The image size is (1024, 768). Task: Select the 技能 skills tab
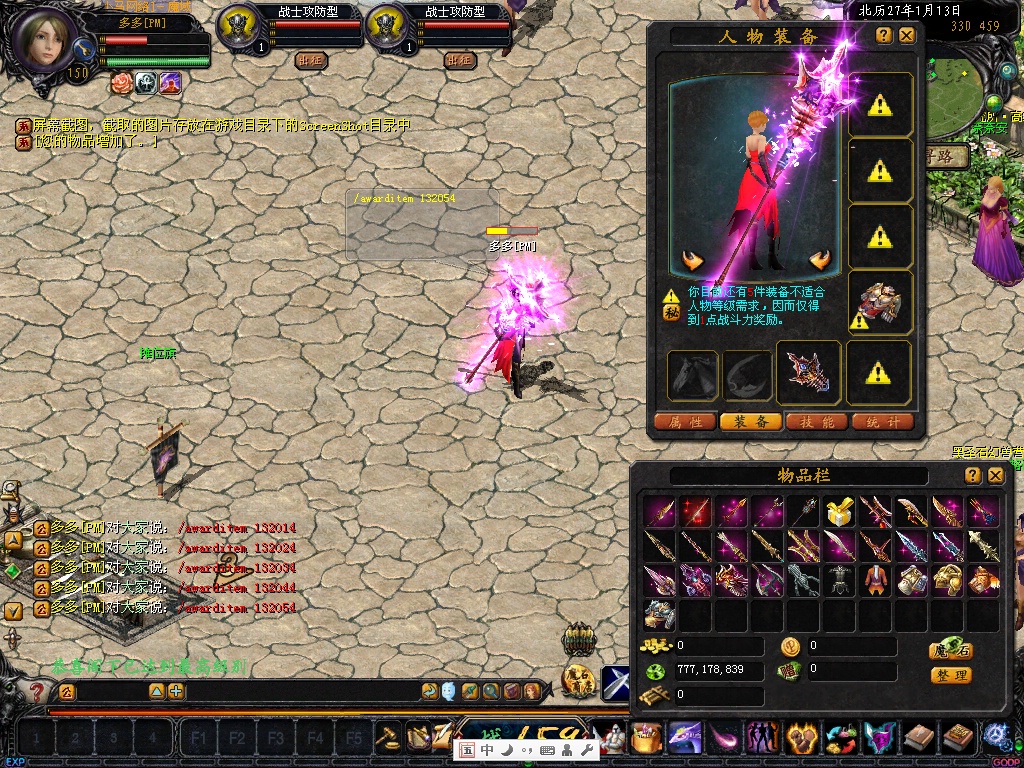817,422
